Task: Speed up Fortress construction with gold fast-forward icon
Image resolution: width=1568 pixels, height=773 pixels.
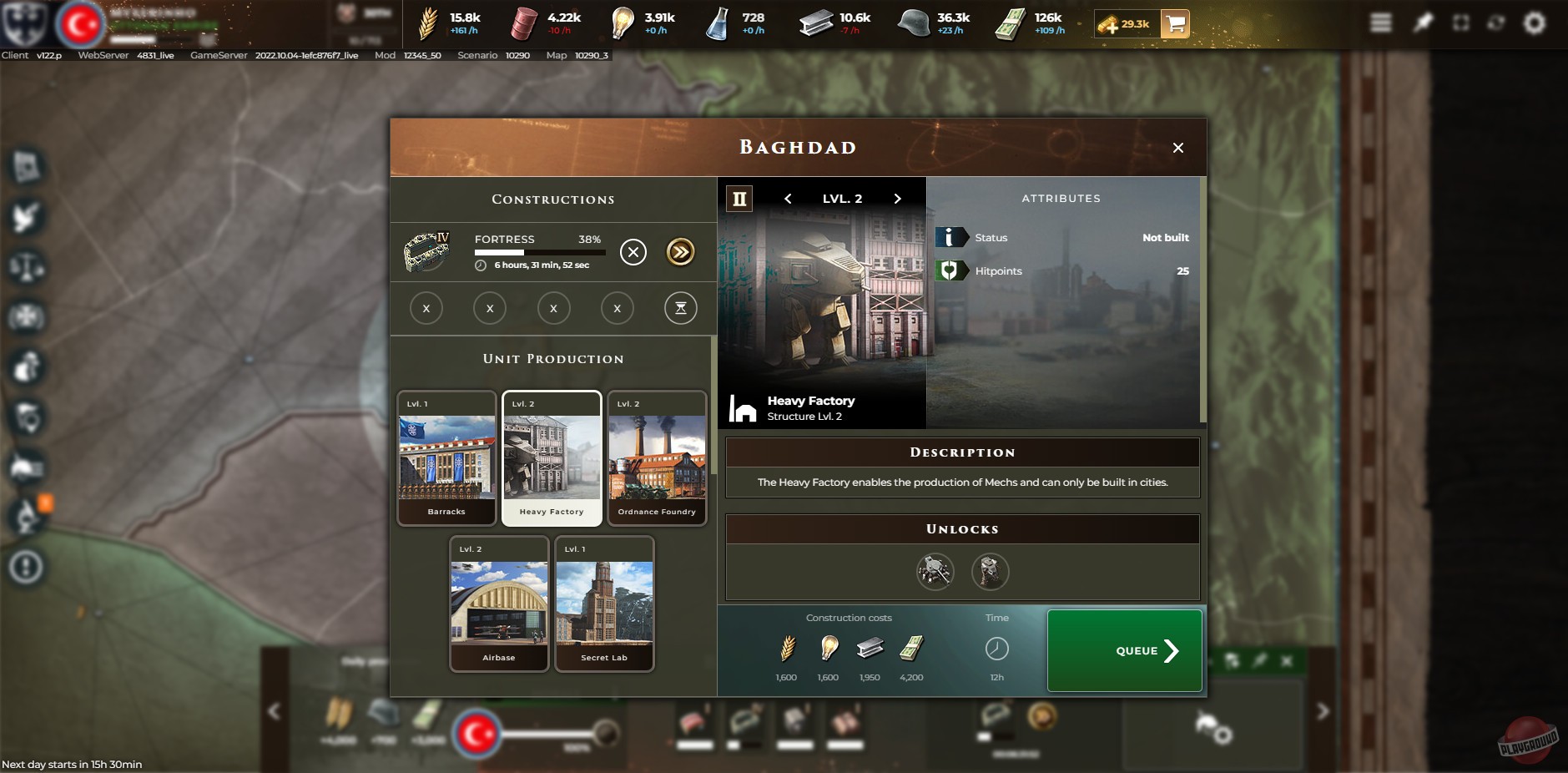Action: pyautogui.click(x=680, y=252)
